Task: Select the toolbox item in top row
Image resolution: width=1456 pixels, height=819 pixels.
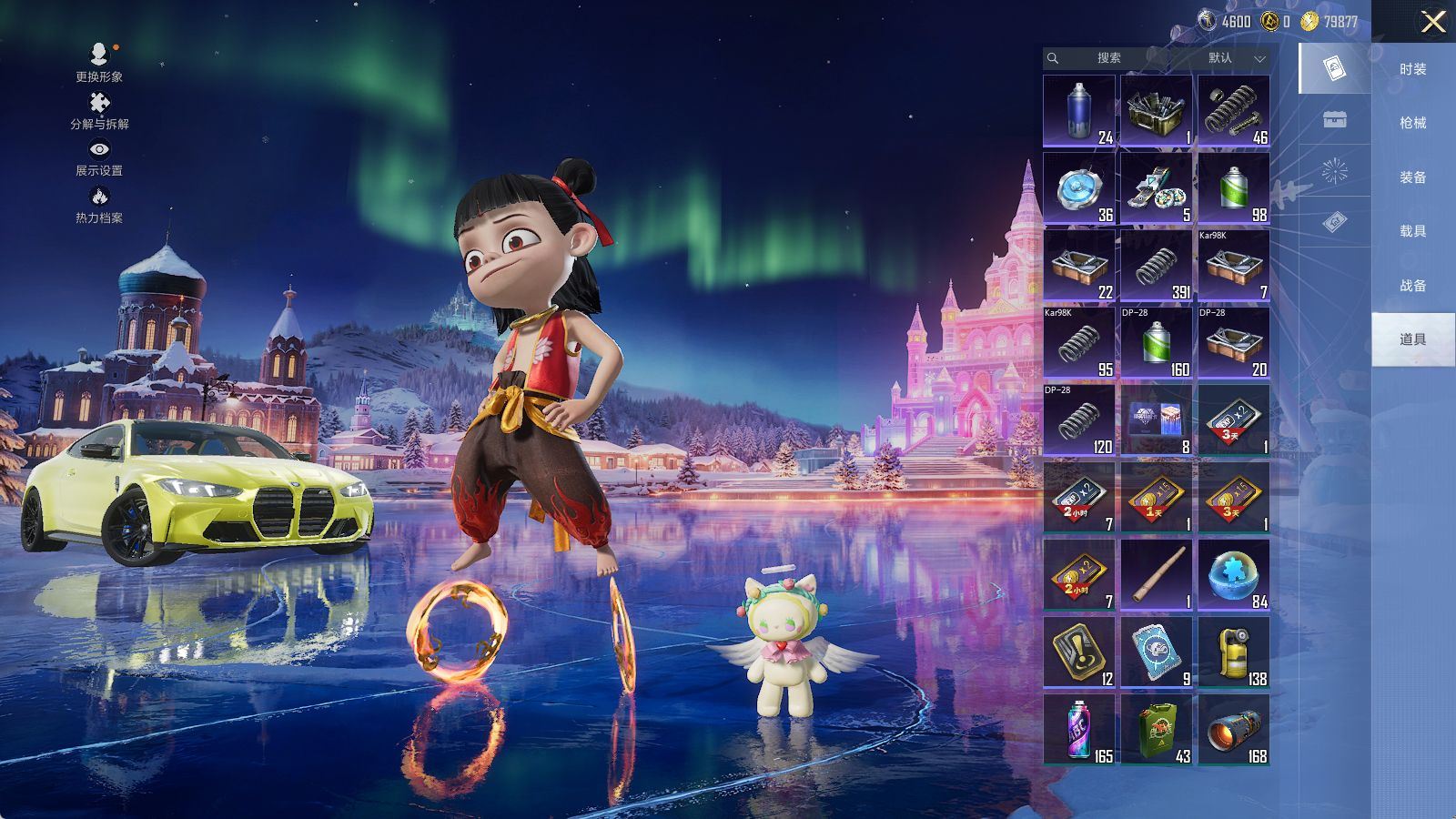Action: click(x=1156, y=111)
